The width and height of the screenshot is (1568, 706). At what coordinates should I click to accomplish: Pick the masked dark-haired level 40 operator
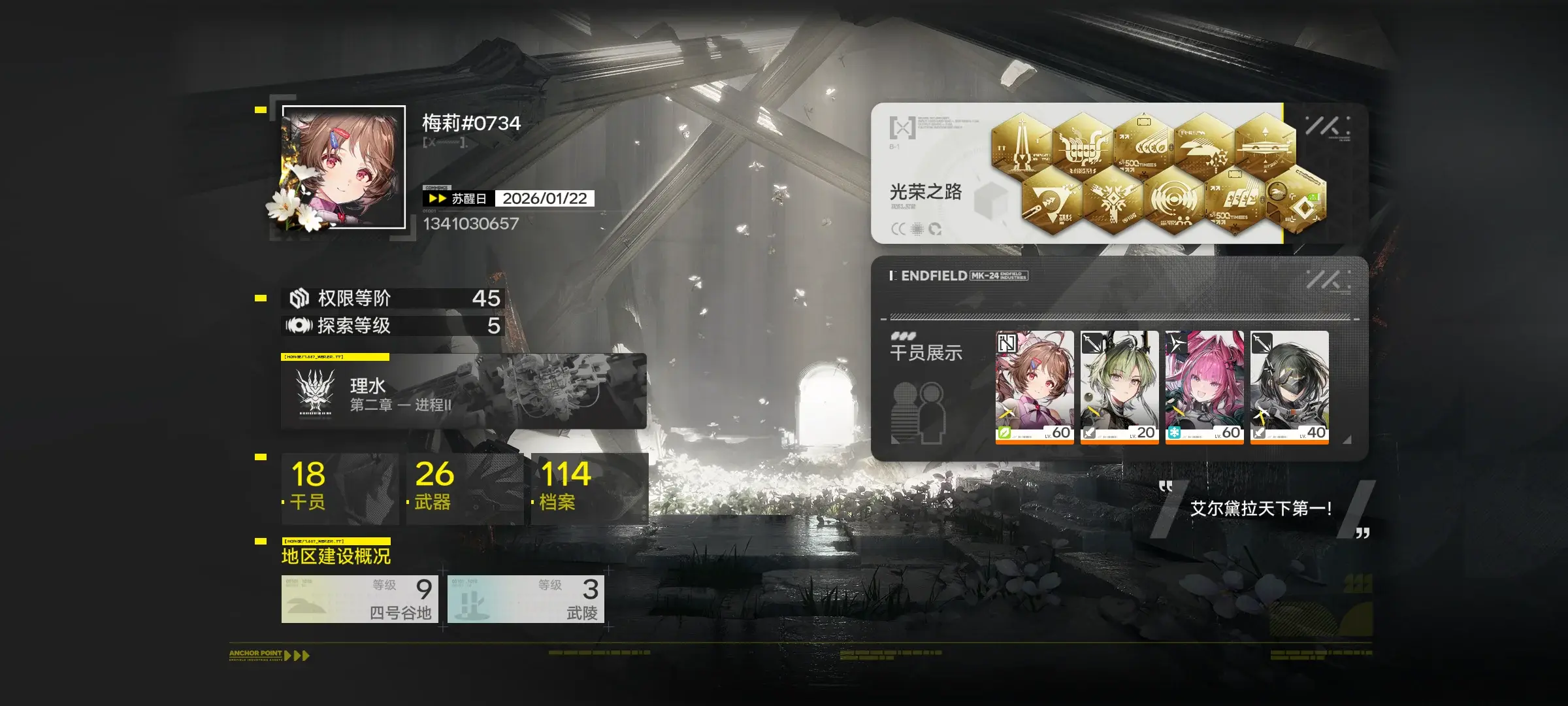point(1289,387)
